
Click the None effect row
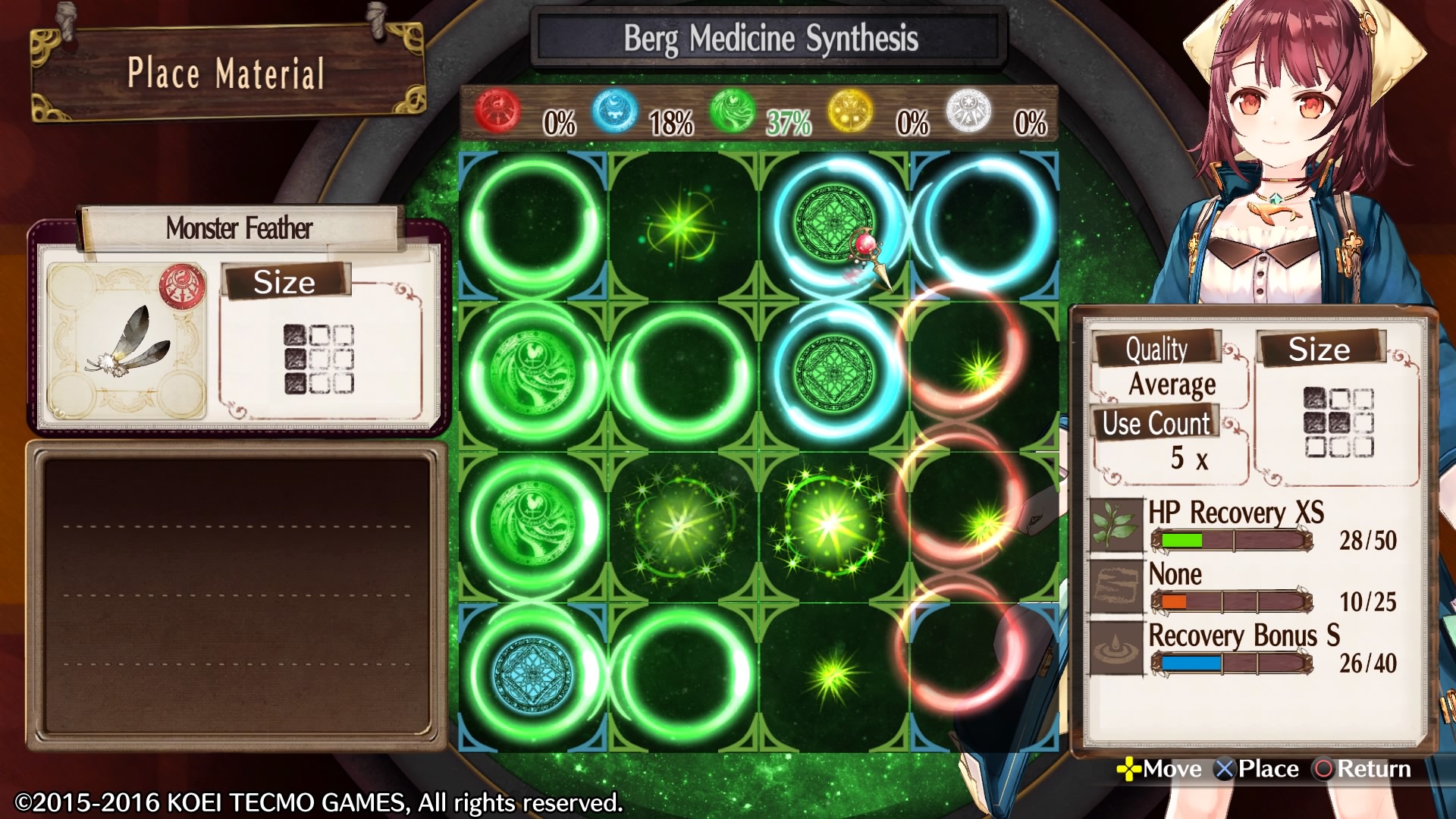[x=1244, y=587]
